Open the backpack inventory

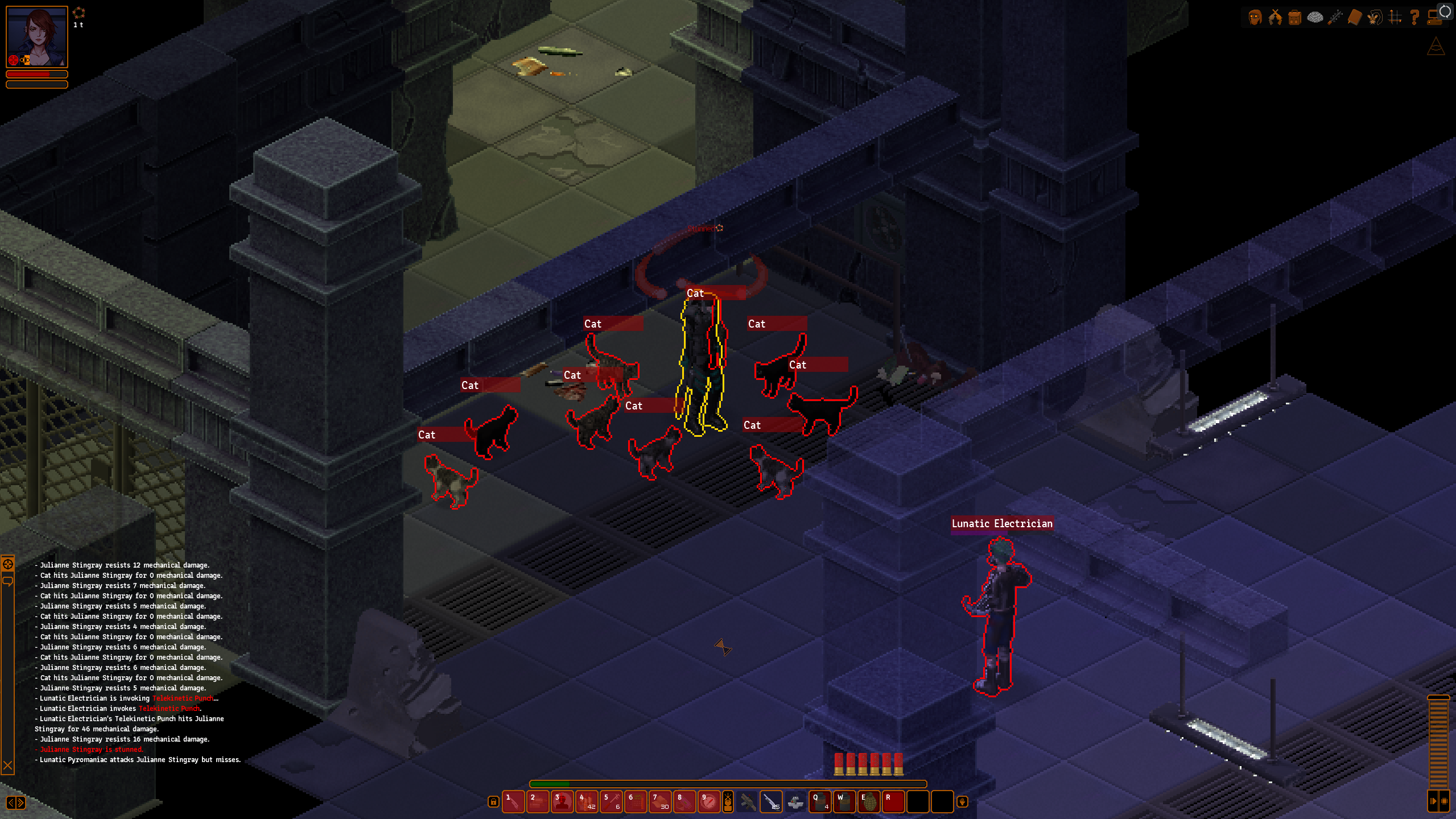click(1295, 18)
